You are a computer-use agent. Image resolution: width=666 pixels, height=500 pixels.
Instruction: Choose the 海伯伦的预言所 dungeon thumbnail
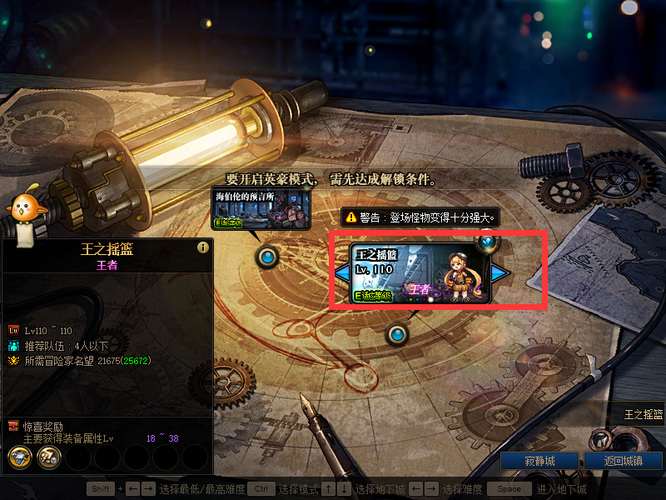(261, 210)
